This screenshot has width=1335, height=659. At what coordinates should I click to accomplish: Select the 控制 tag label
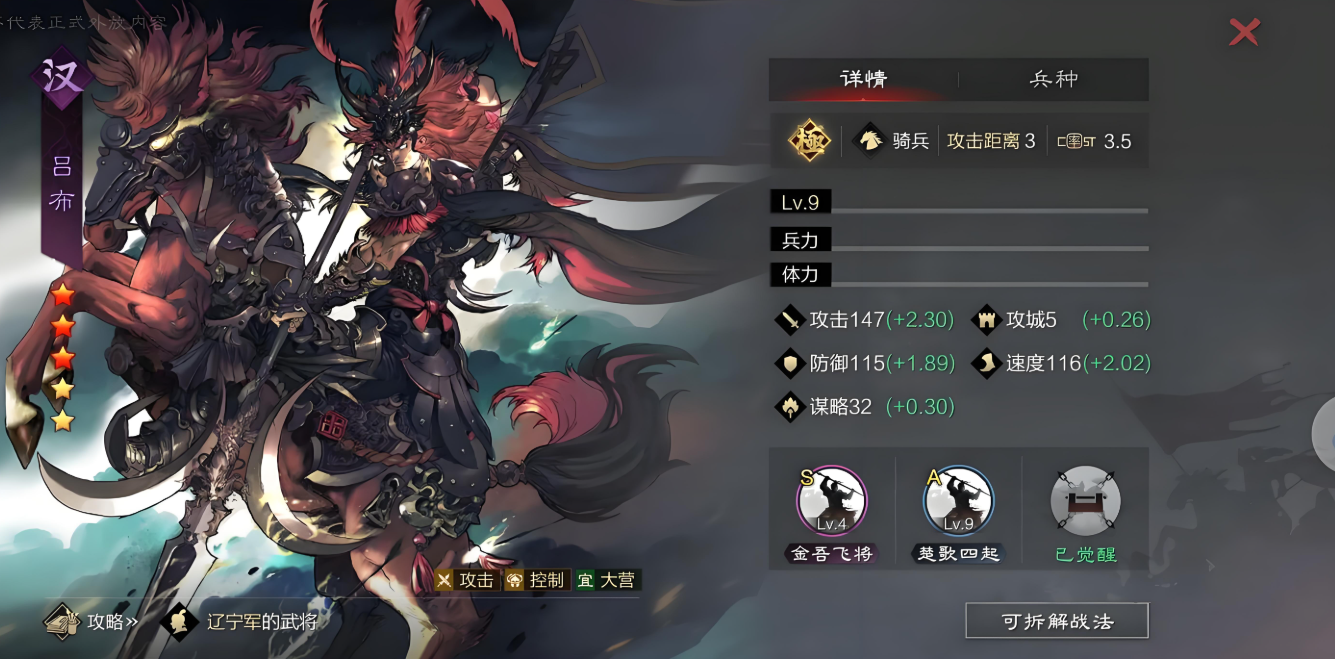point(537,580)
